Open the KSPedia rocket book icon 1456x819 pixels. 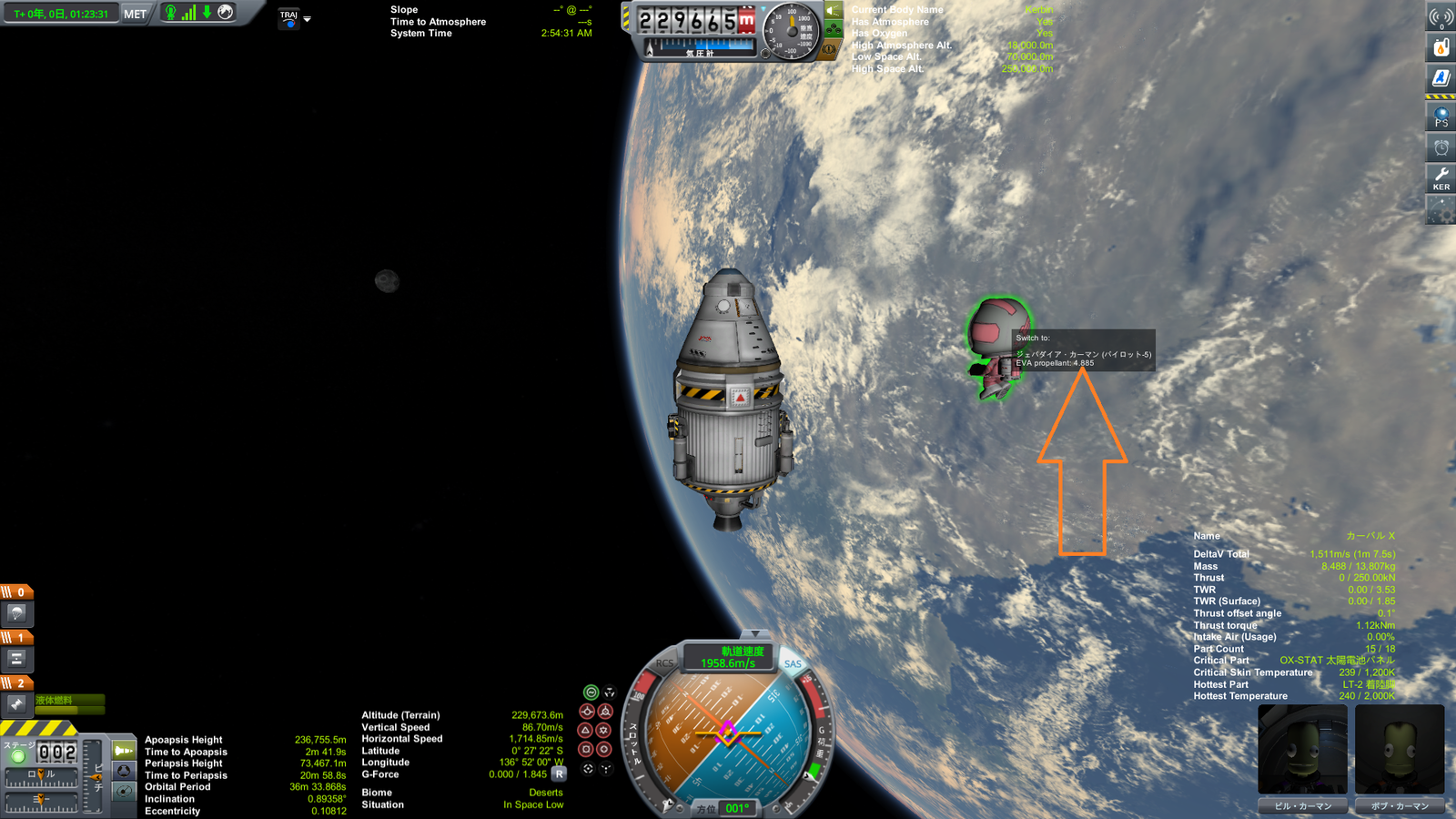pyautogui.click(x=1441, y=75)
